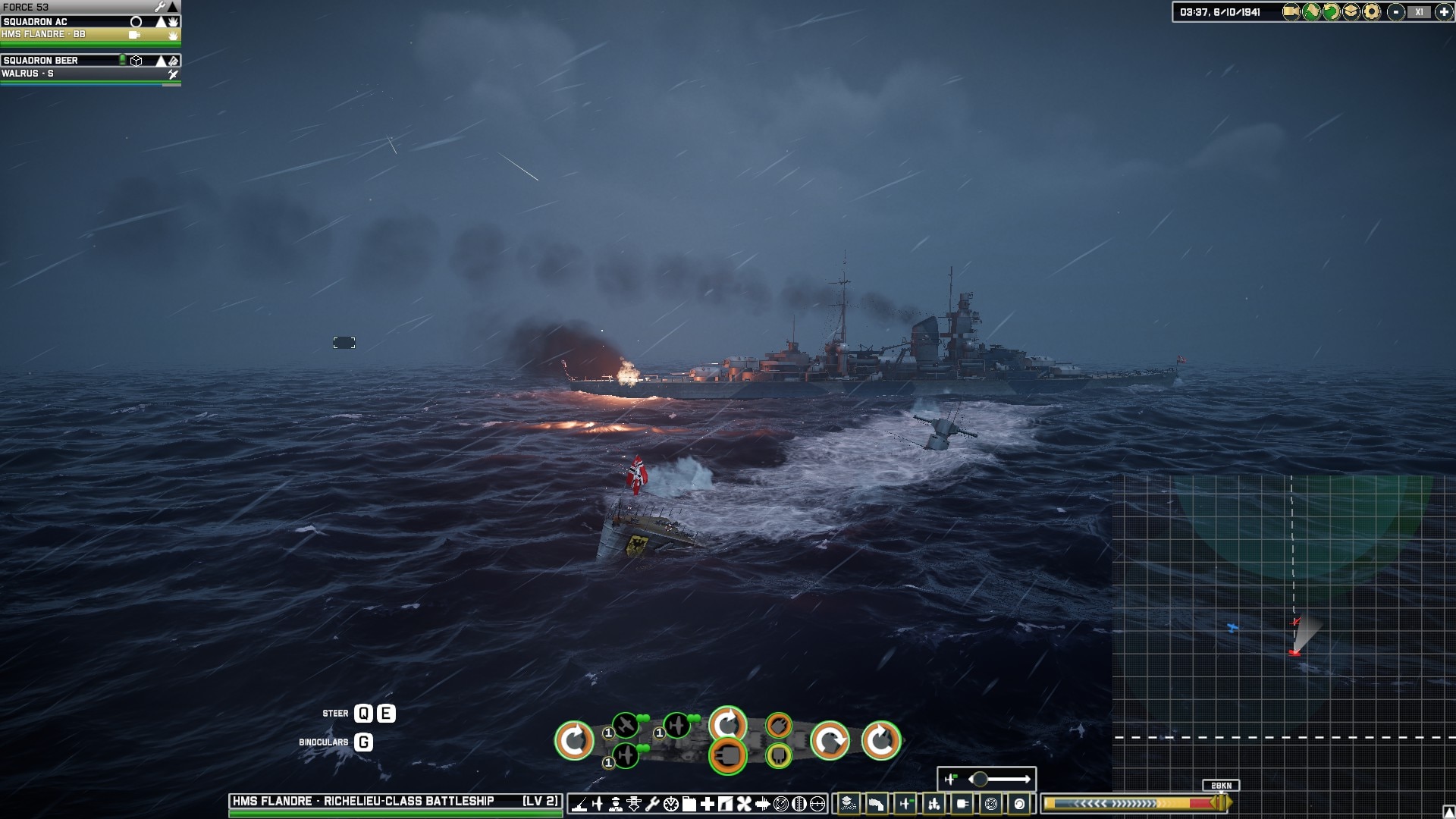This screenshot has width=1456, height=819.
Task: Open the camera icon near the clock display
Action: [x=1291, y=11]
